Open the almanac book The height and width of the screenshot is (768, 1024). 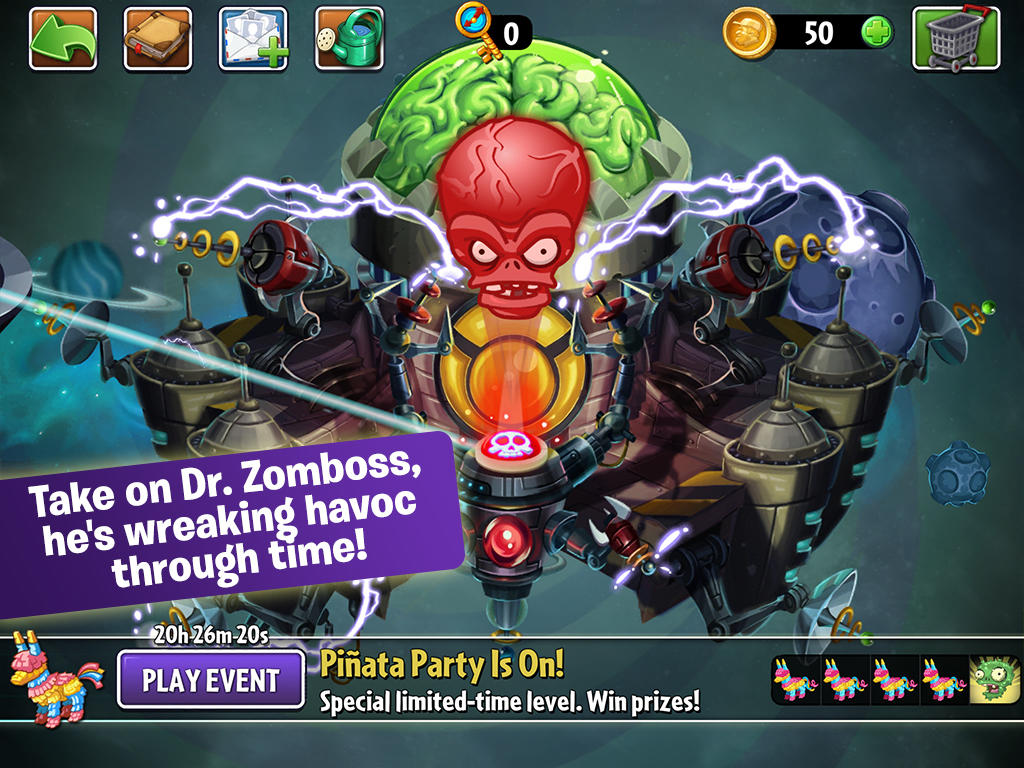(x=158, y=39)
